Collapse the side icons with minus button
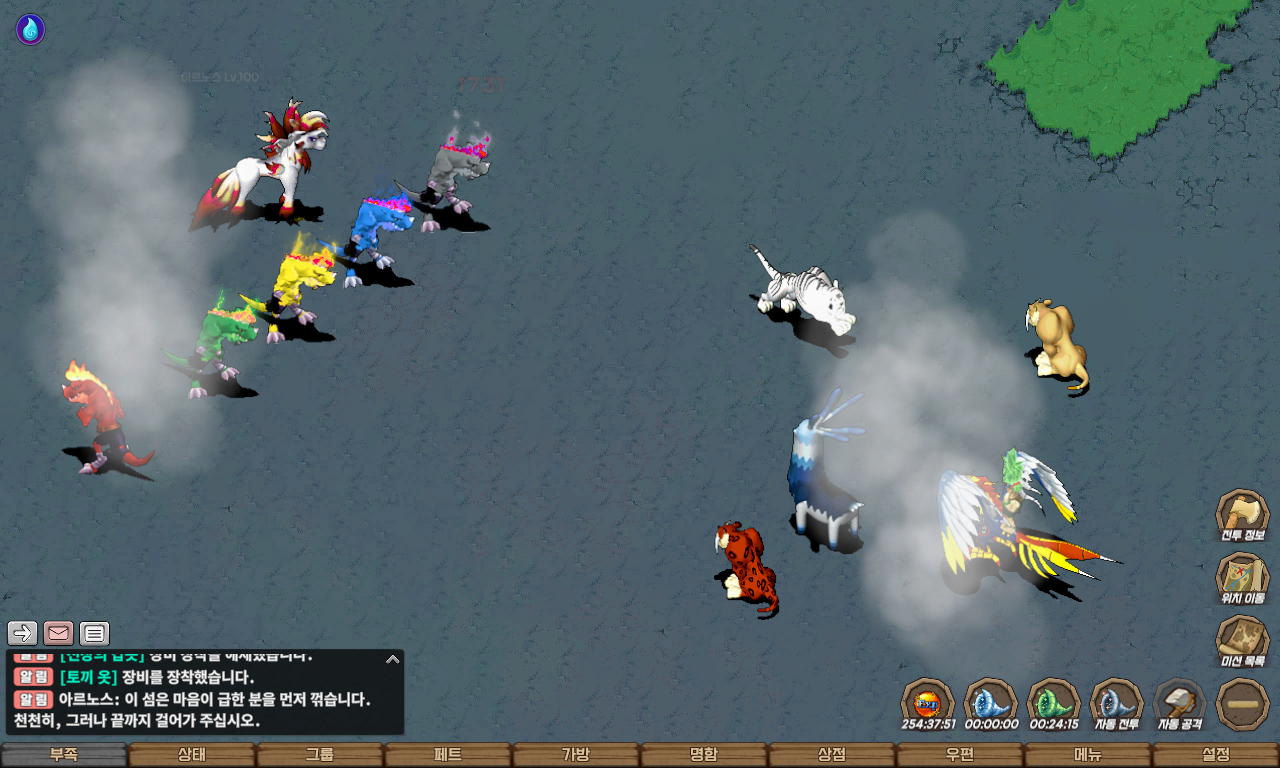 [1243, 703]
